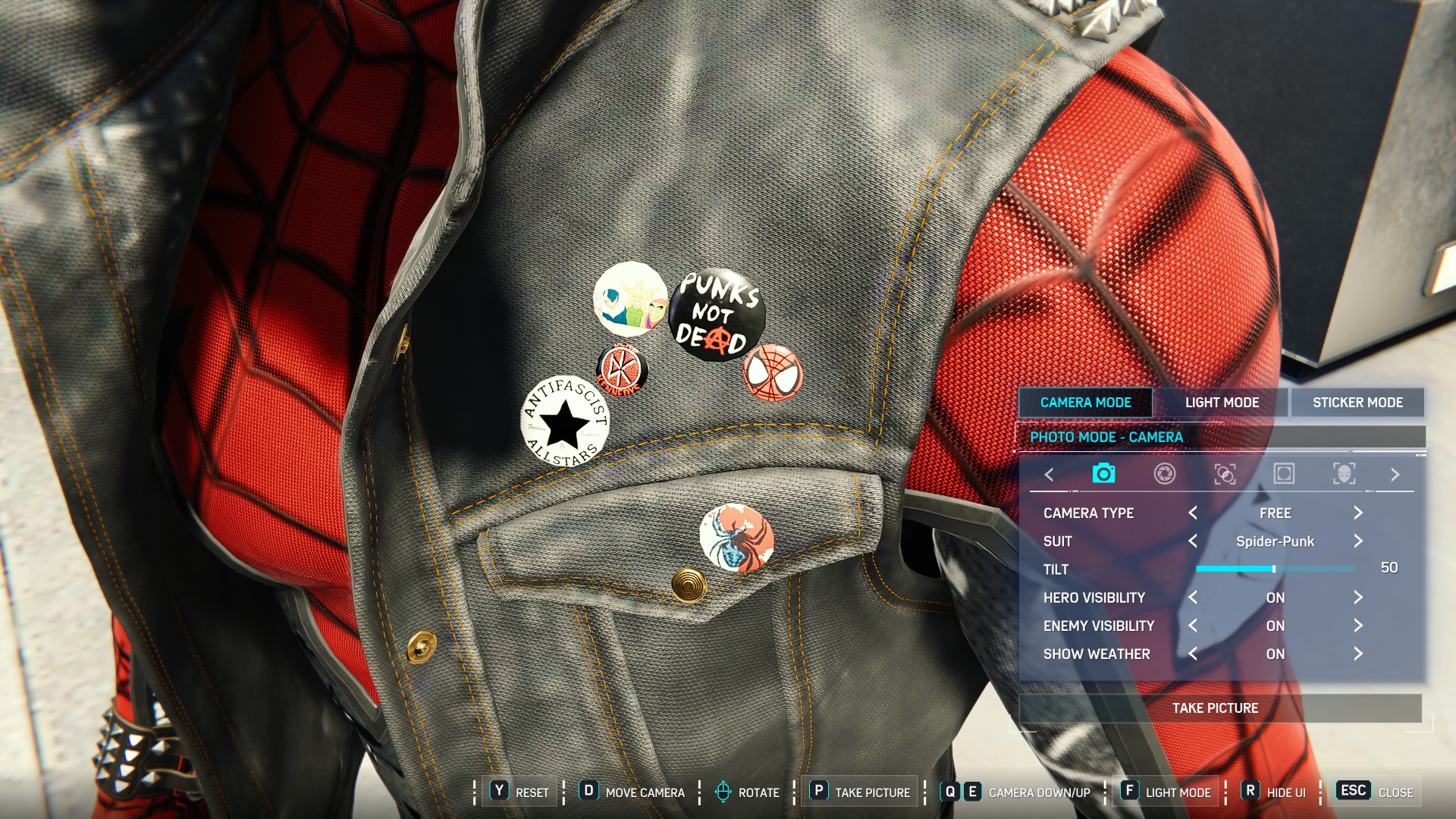
Task: Choose the filters overlapping-circles icon
Action: pos(1225,474)
